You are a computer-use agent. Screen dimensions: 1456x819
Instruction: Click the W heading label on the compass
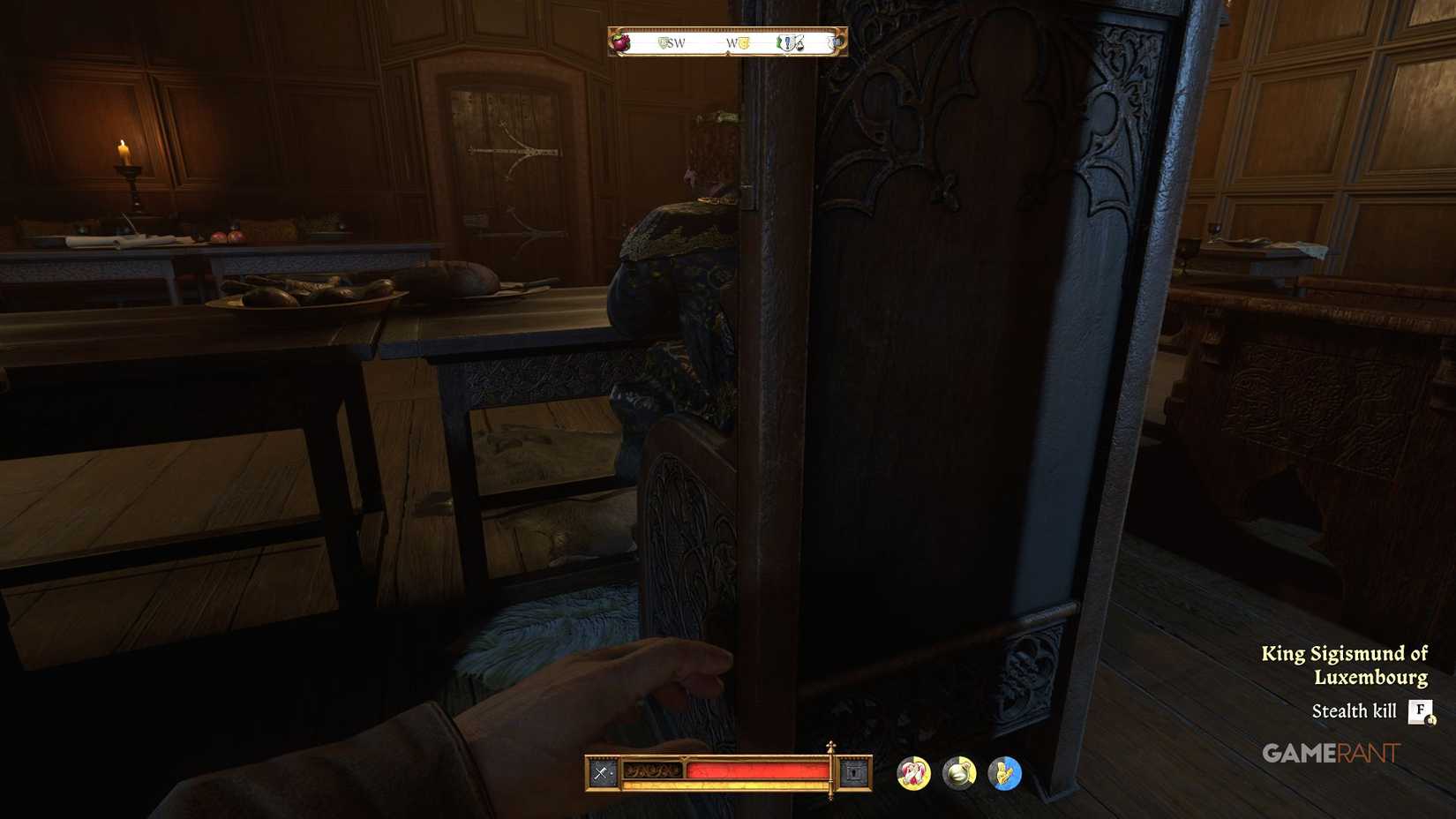pyautogui.click(x=733, y=42)
